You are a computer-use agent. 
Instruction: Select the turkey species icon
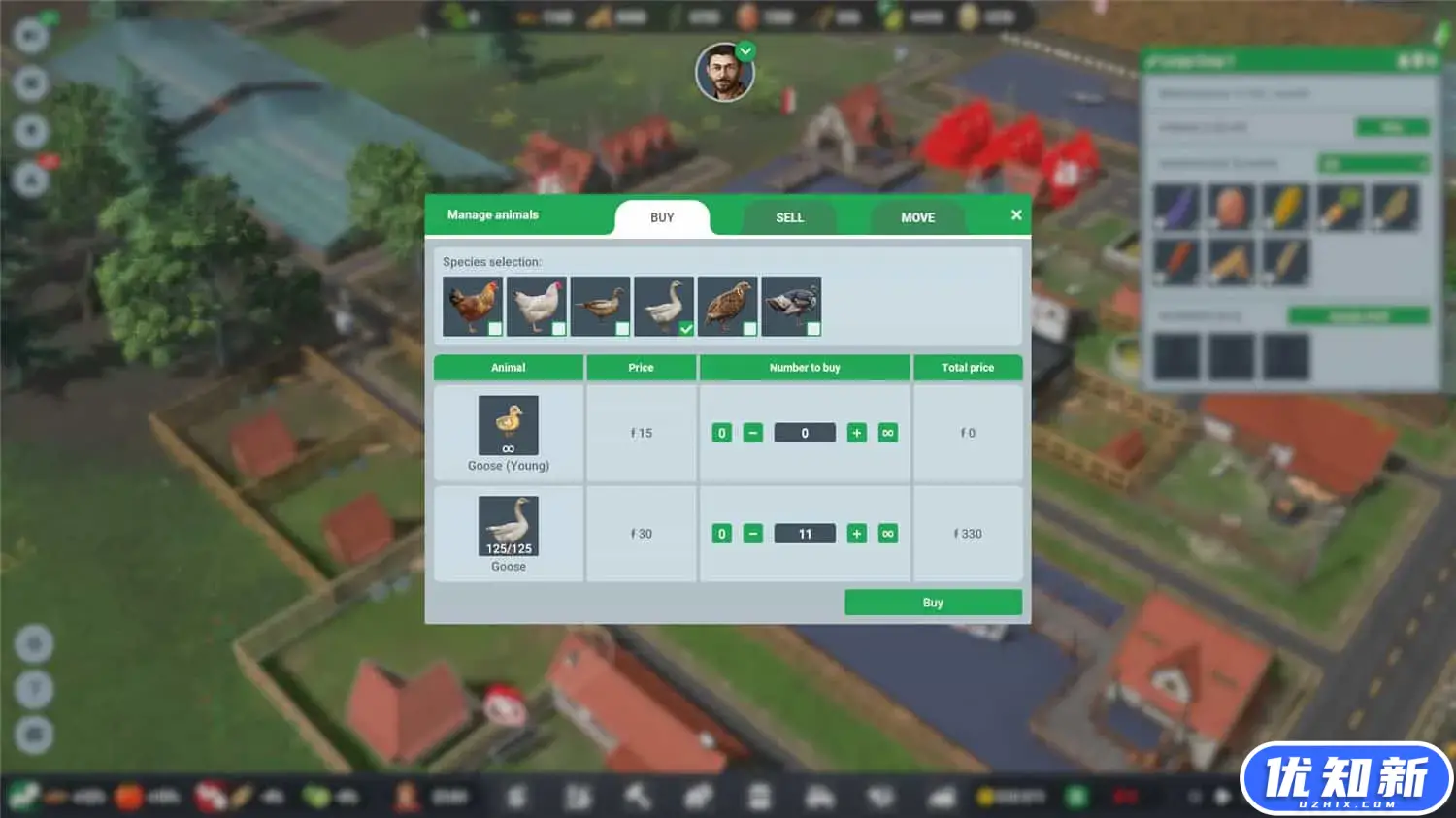792,306
